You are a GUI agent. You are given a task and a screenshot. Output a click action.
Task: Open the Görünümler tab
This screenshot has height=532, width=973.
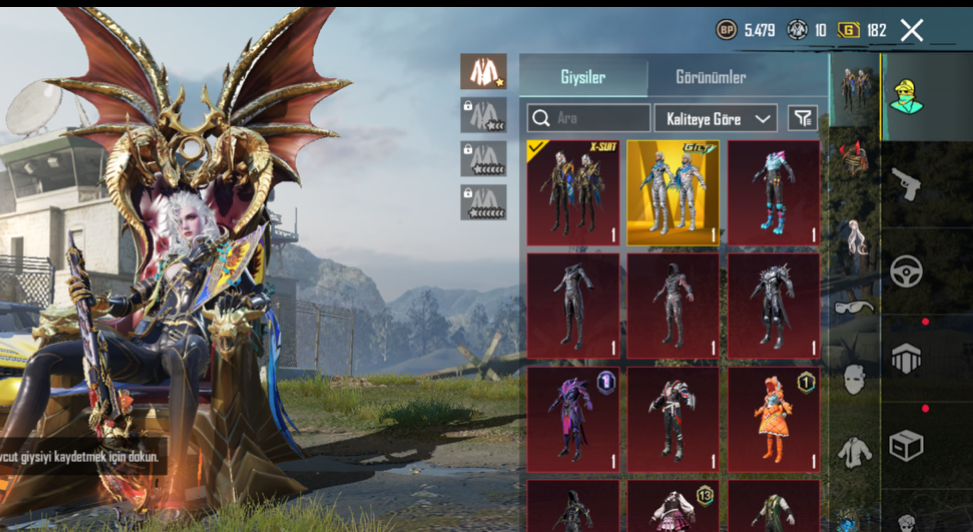710,77
